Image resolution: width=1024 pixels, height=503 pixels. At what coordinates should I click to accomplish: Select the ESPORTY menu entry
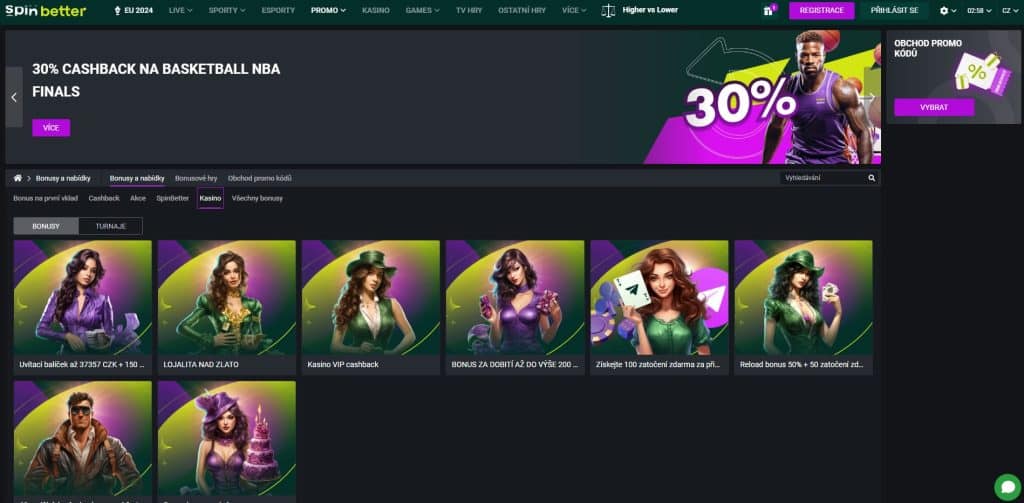click(x=278, y=10)
